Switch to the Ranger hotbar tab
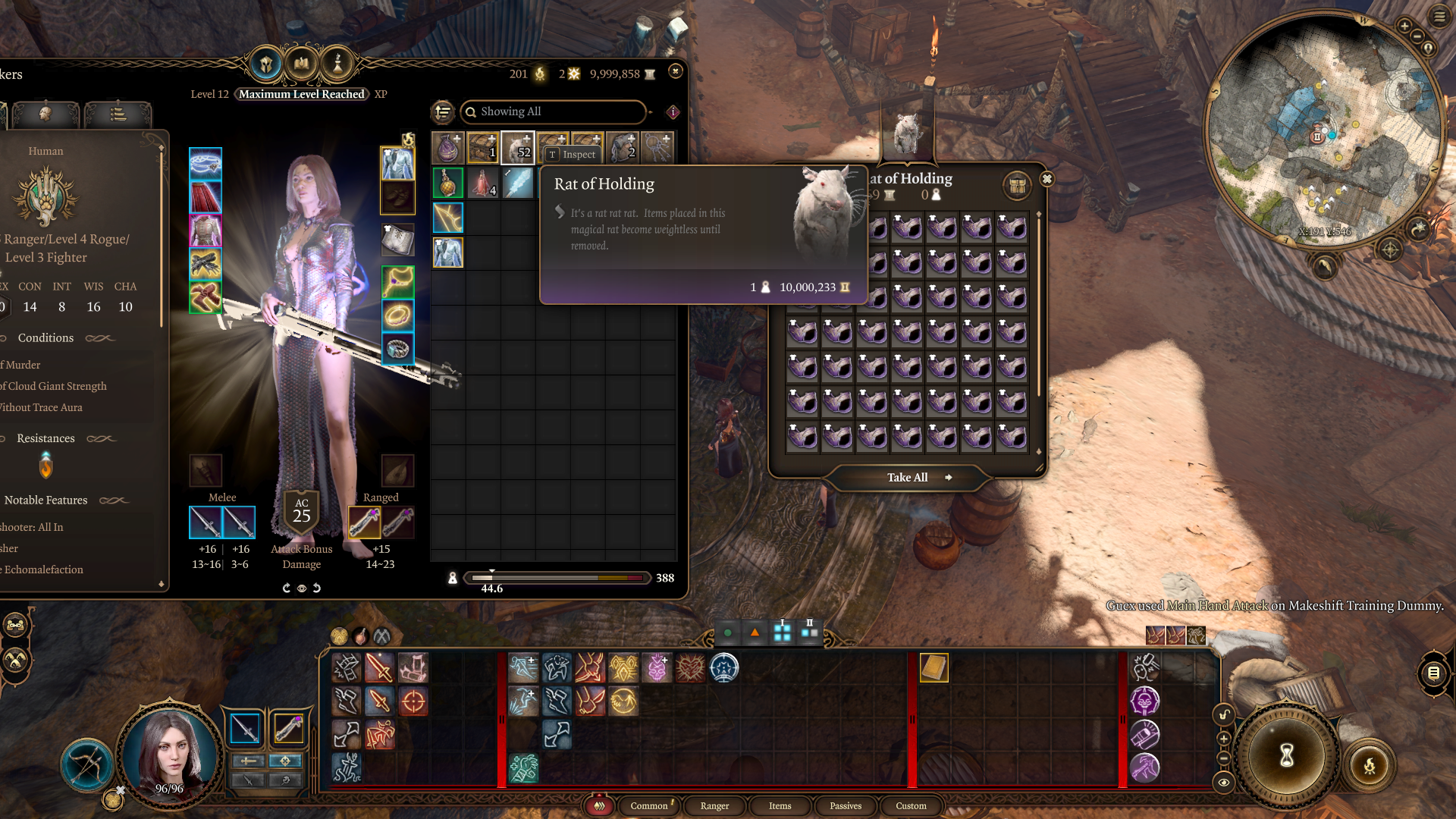 tap(714, 805)
